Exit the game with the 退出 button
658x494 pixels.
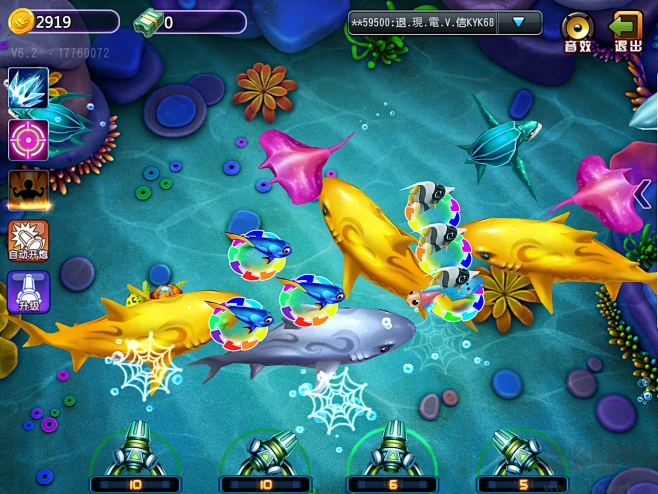tap(627, 31)
